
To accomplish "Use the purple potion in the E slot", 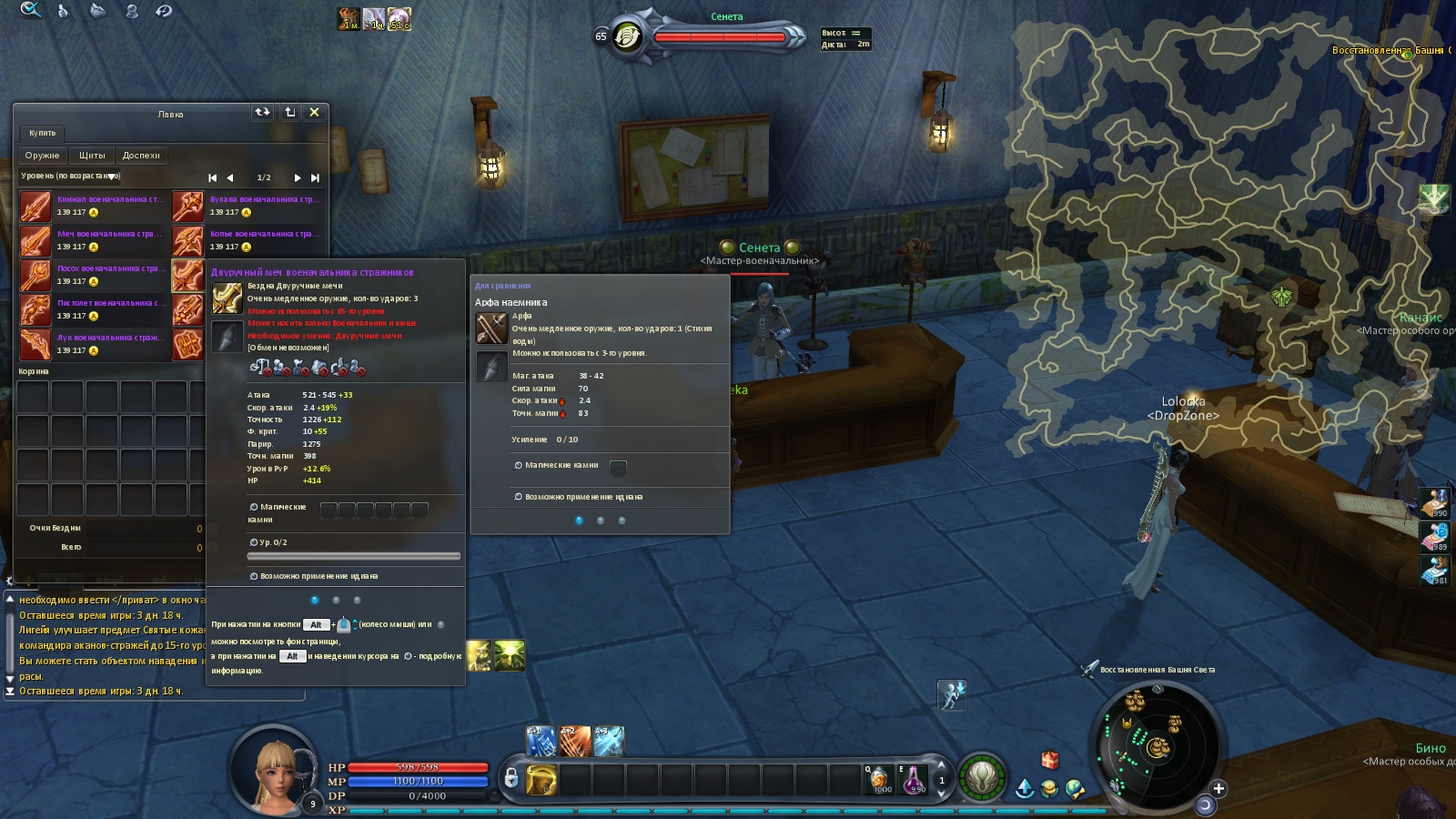I will [x=914, y=780].
